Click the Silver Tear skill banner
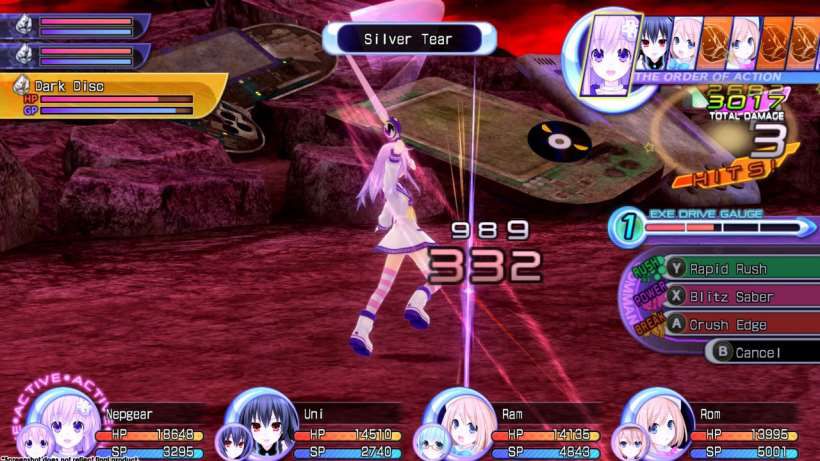This screenshot has width=820, height=461. 409,39
